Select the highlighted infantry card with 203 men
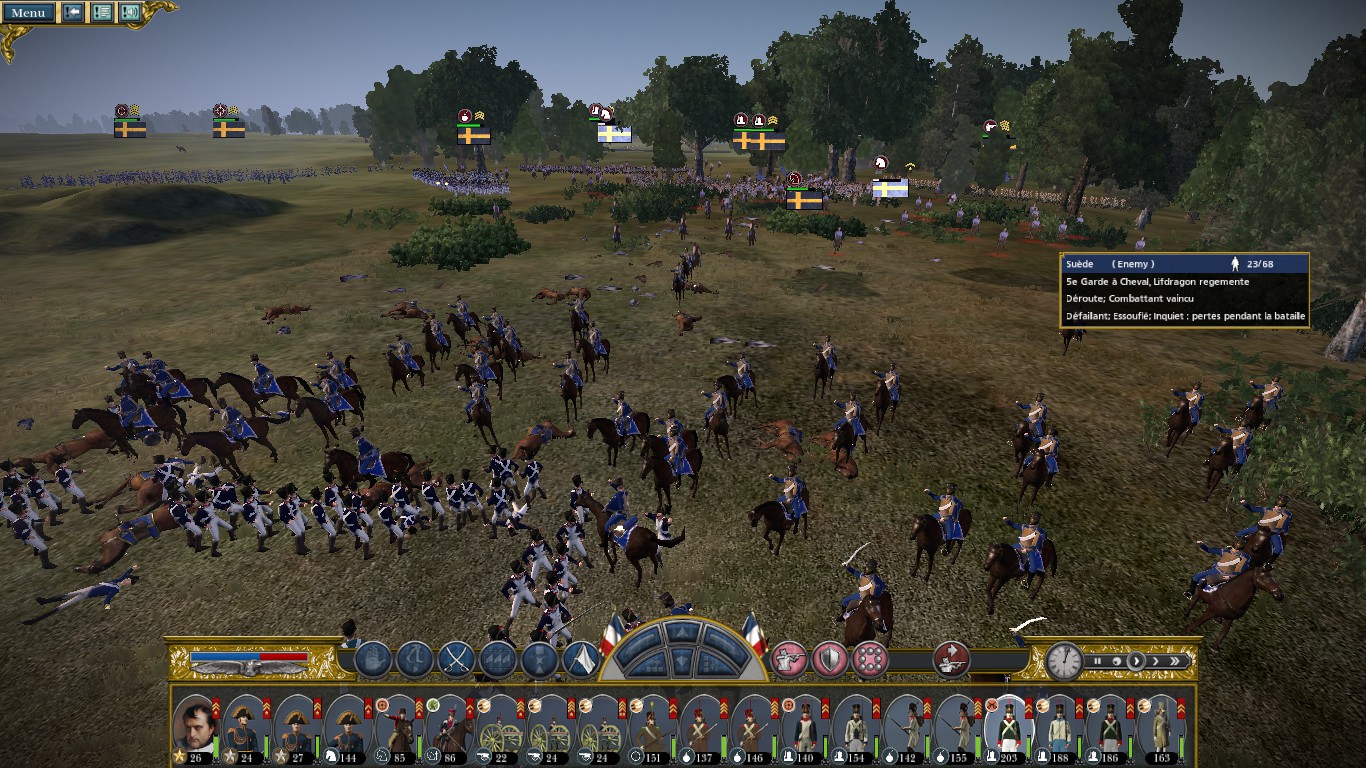 coord(1007,727)
